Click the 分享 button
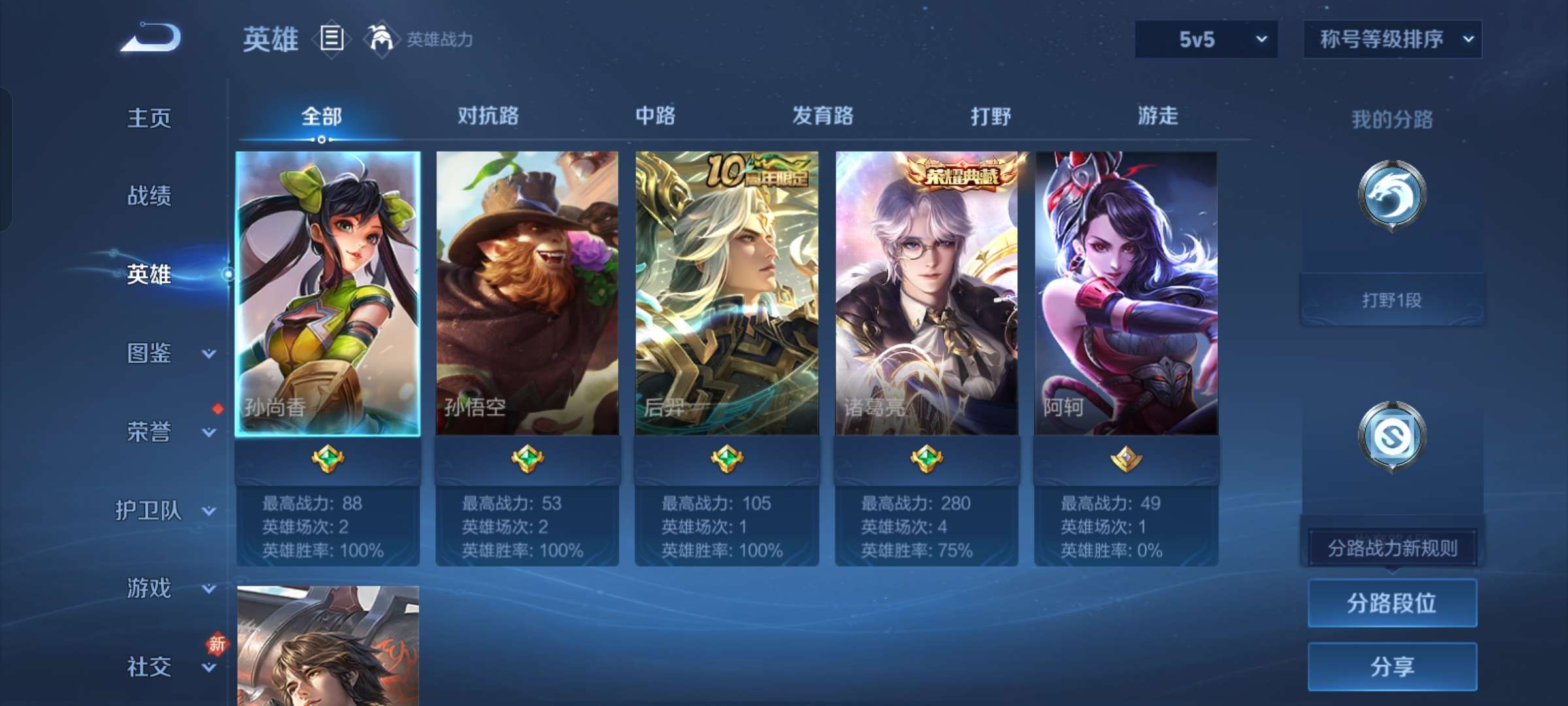This screenshot has width=1568, height=706. click(x=1392, y=667)
